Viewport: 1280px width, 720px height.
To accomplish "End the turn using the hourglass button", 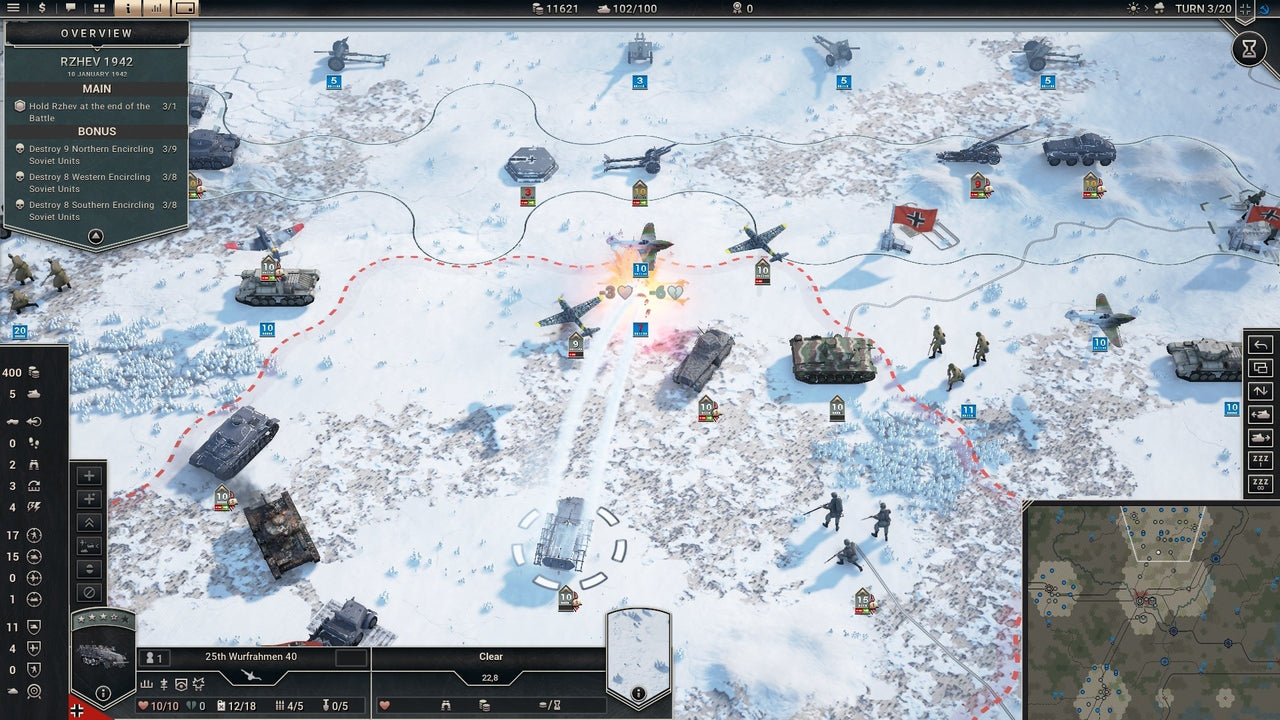I will (1249, 48).
